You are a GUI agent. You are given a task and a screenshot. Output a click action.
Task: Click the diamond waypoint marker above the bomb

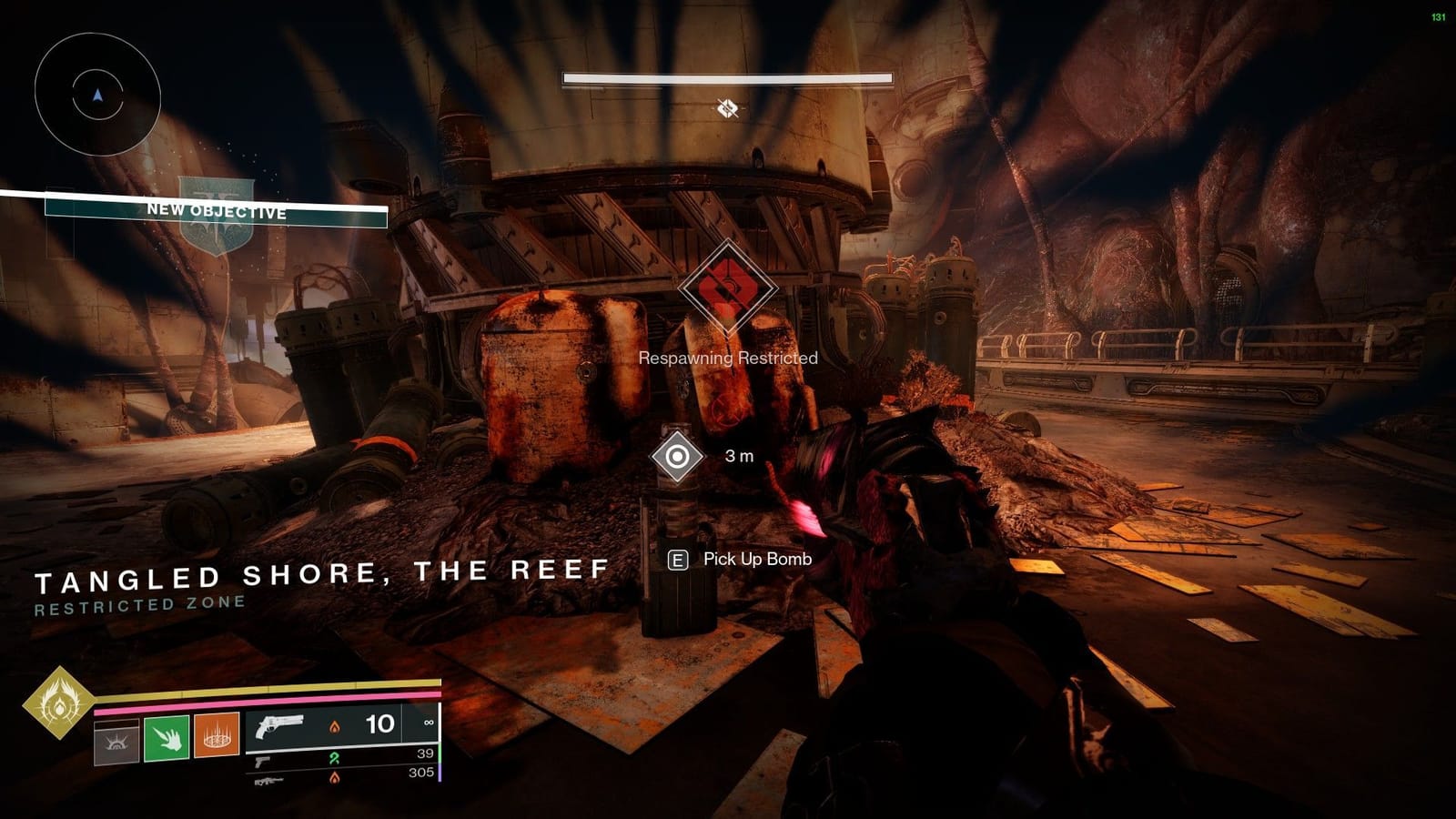click(676, 454)
